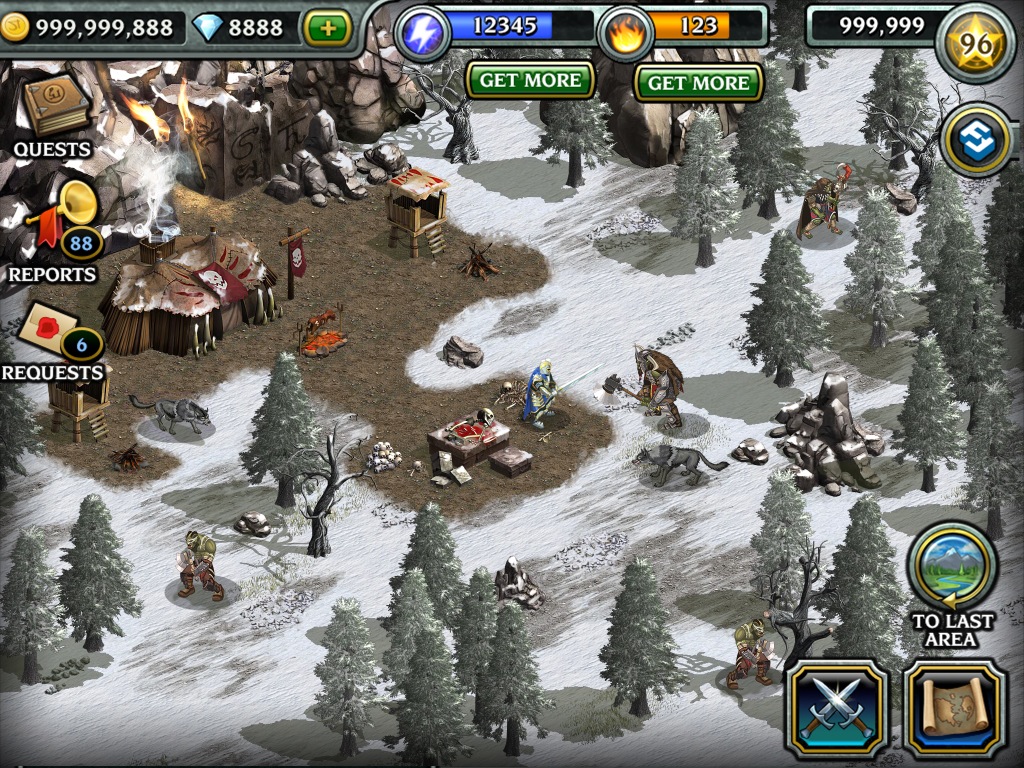Open the parchment world map
Viewport: 1024px width, 768px height.
[x=954, y=707]
